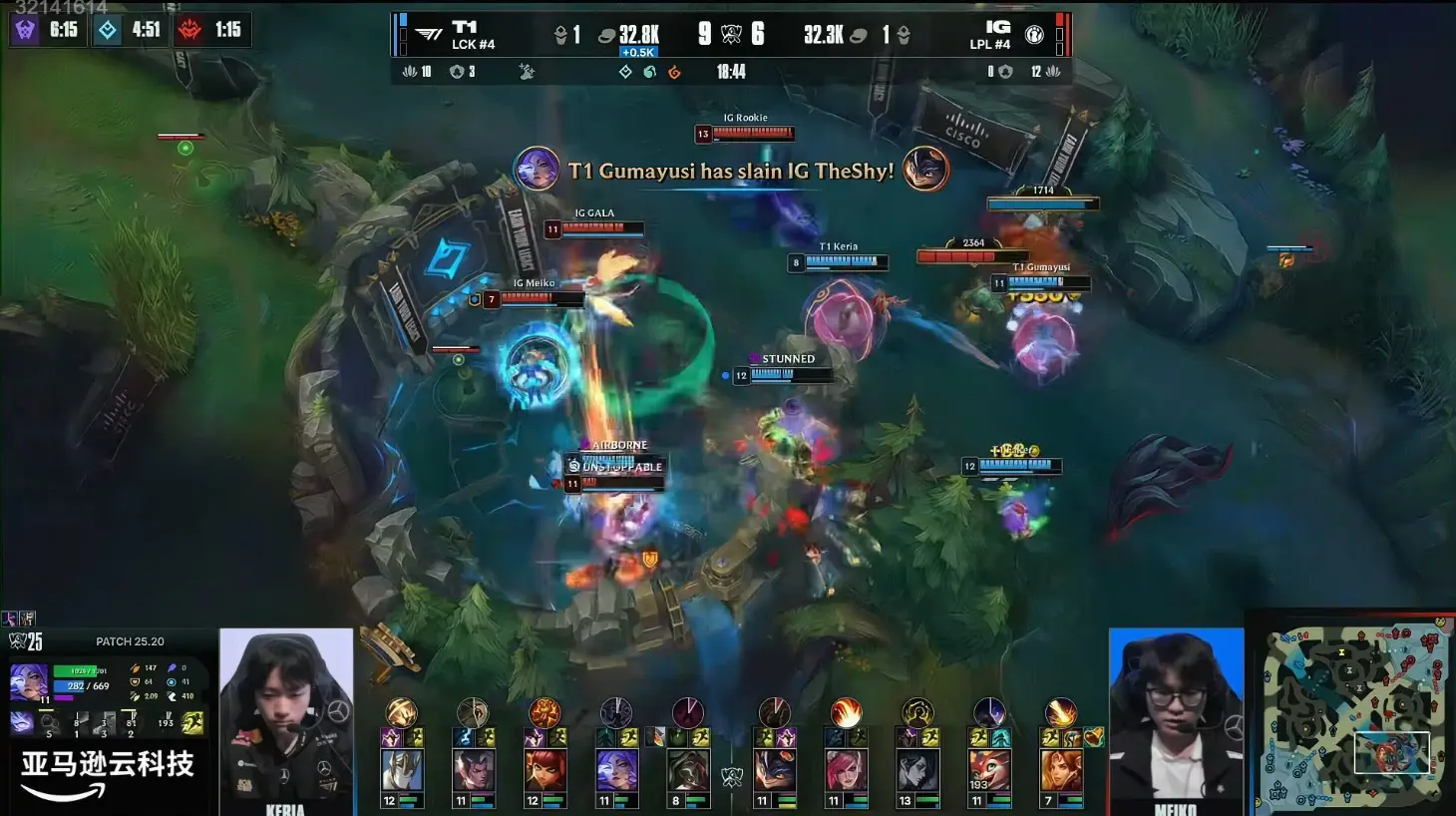
Task: Select the orange-haired champion portrait at level 7
Action: tap(1061, 770)
